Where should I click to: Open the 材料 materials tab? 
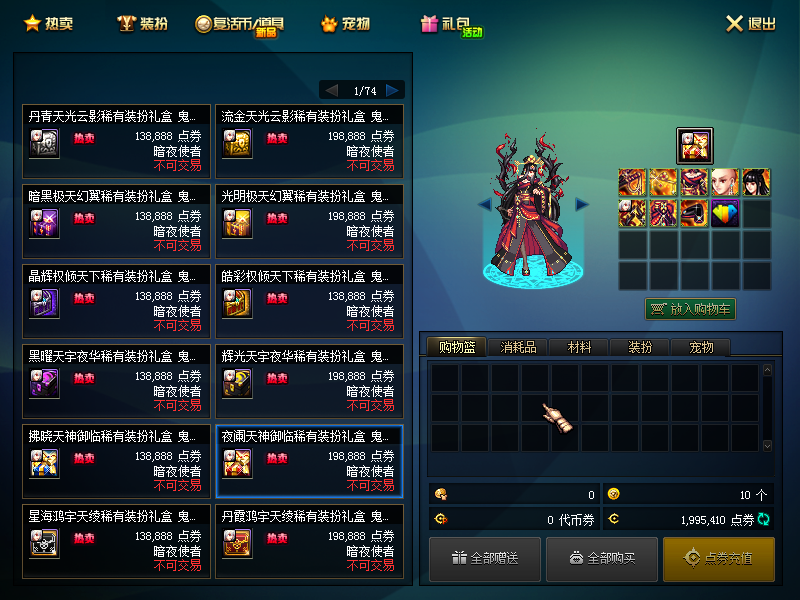[x=579, y=347]
